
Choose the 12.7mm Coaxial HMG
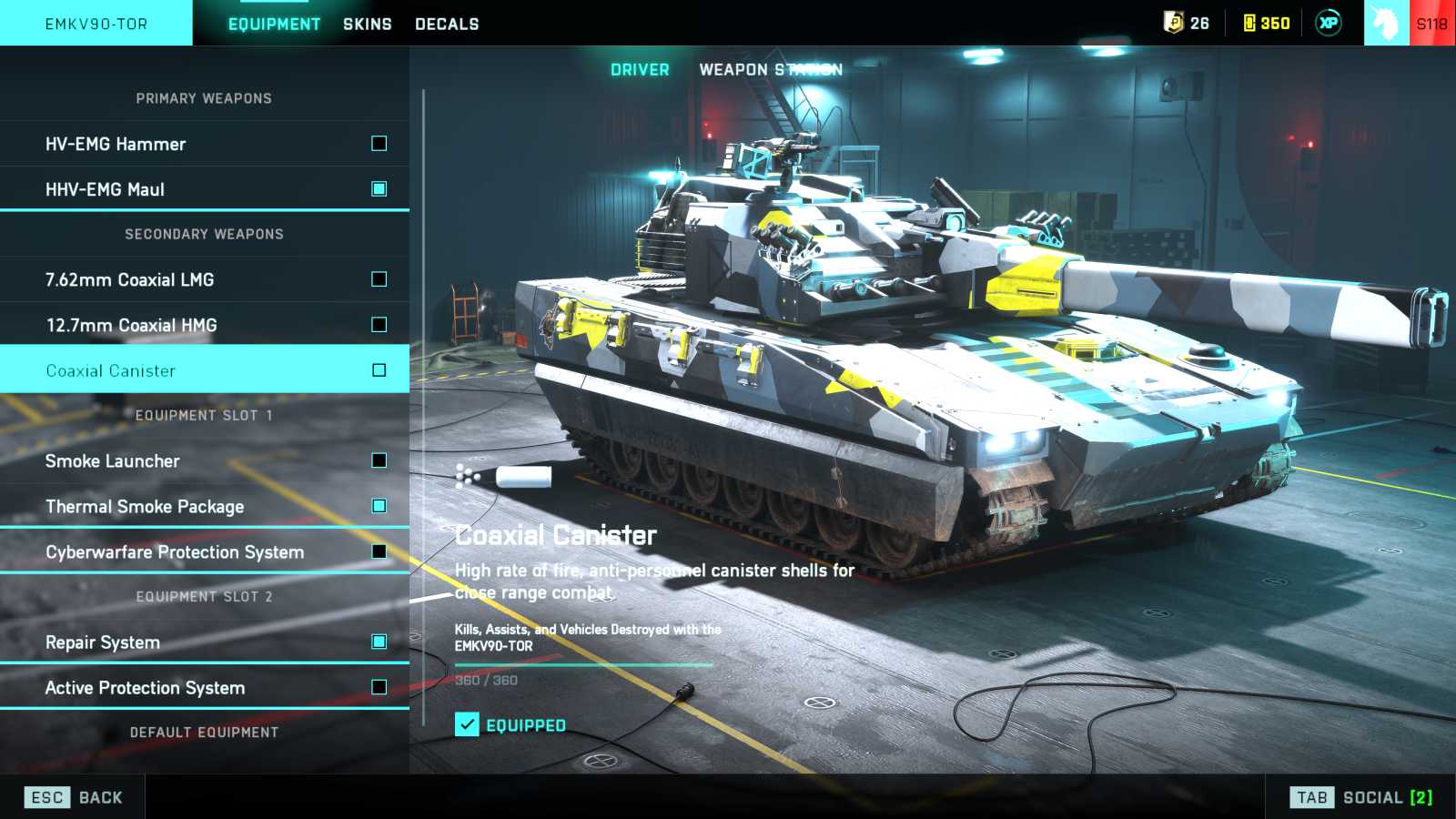[205, 325]
